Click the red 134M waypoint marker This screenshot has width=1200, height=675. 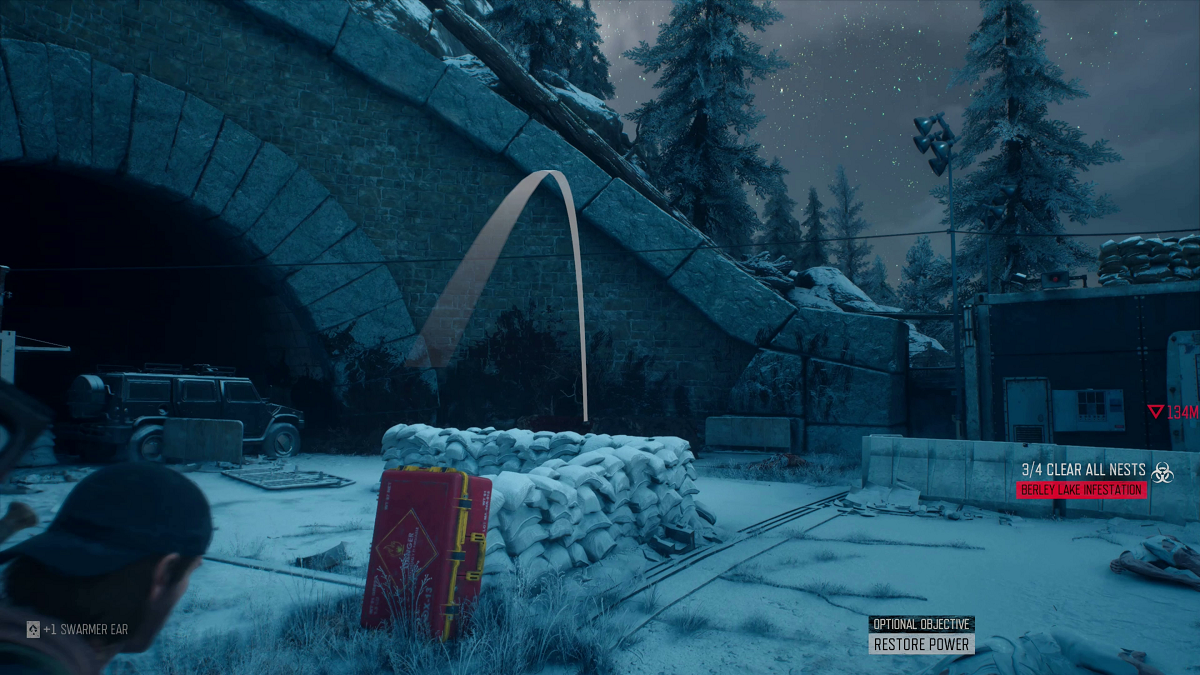[1172, 412]
